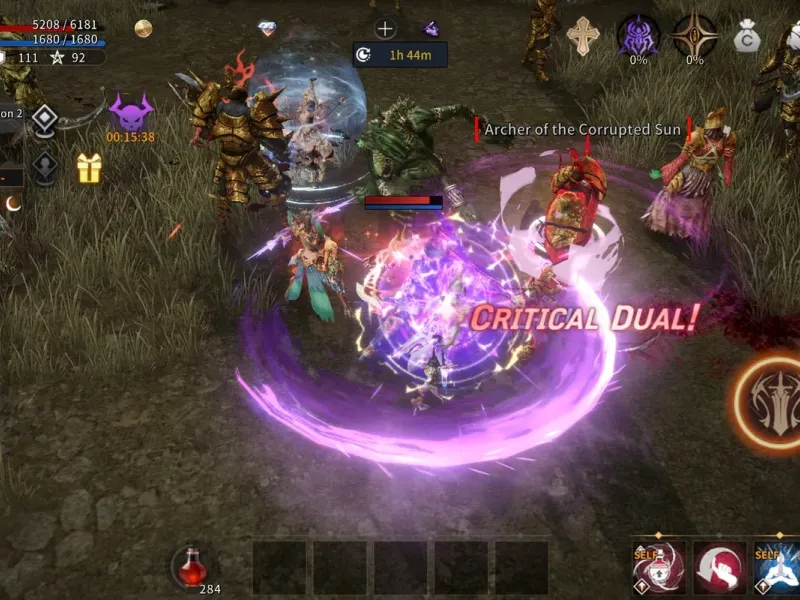Open the money bag shop icon
Image resolution: width=800 pixels, height=600 pixels.
coord(745,38)
